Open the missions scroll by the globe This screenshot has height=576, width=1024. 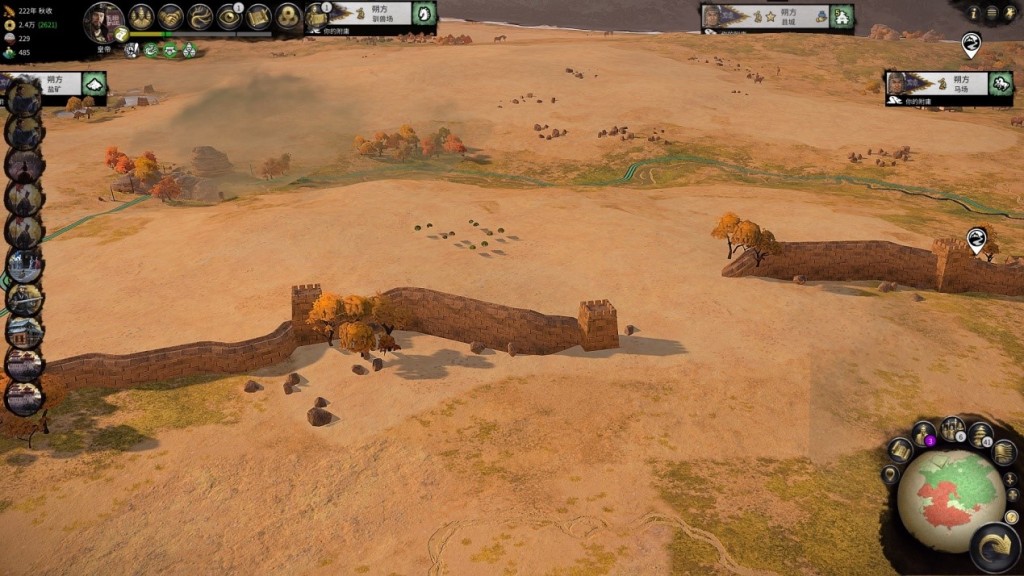pyautogui.click(x=900, y=450)
